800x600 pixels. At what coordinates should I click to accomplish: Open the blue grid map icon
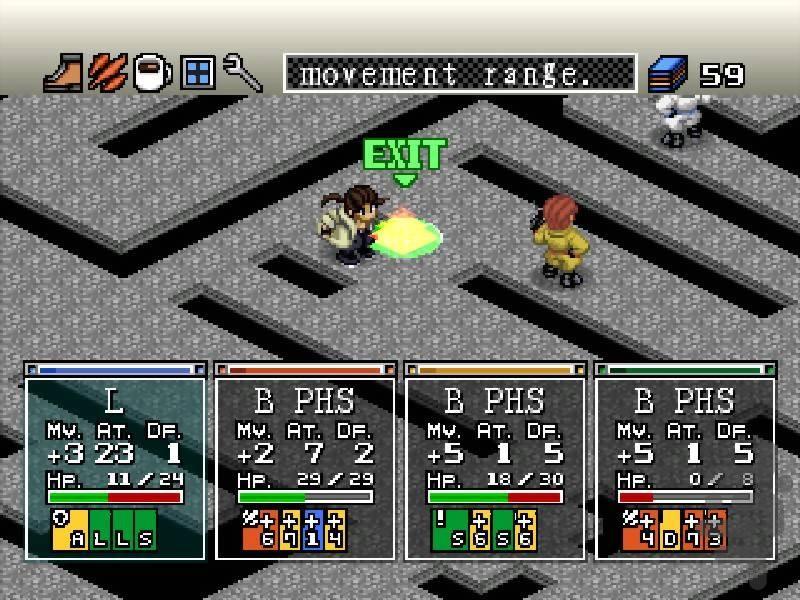pos(197,73)
